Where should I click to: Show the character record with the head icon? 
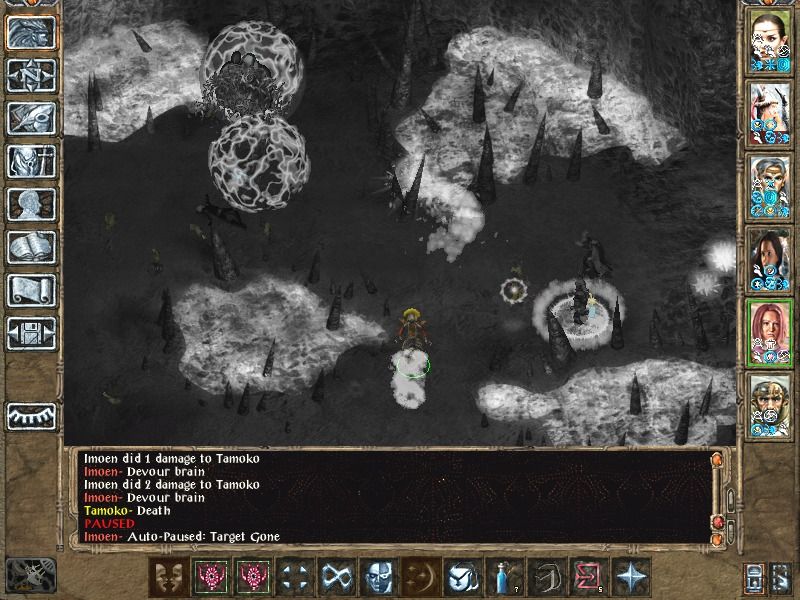click(30, 204)
